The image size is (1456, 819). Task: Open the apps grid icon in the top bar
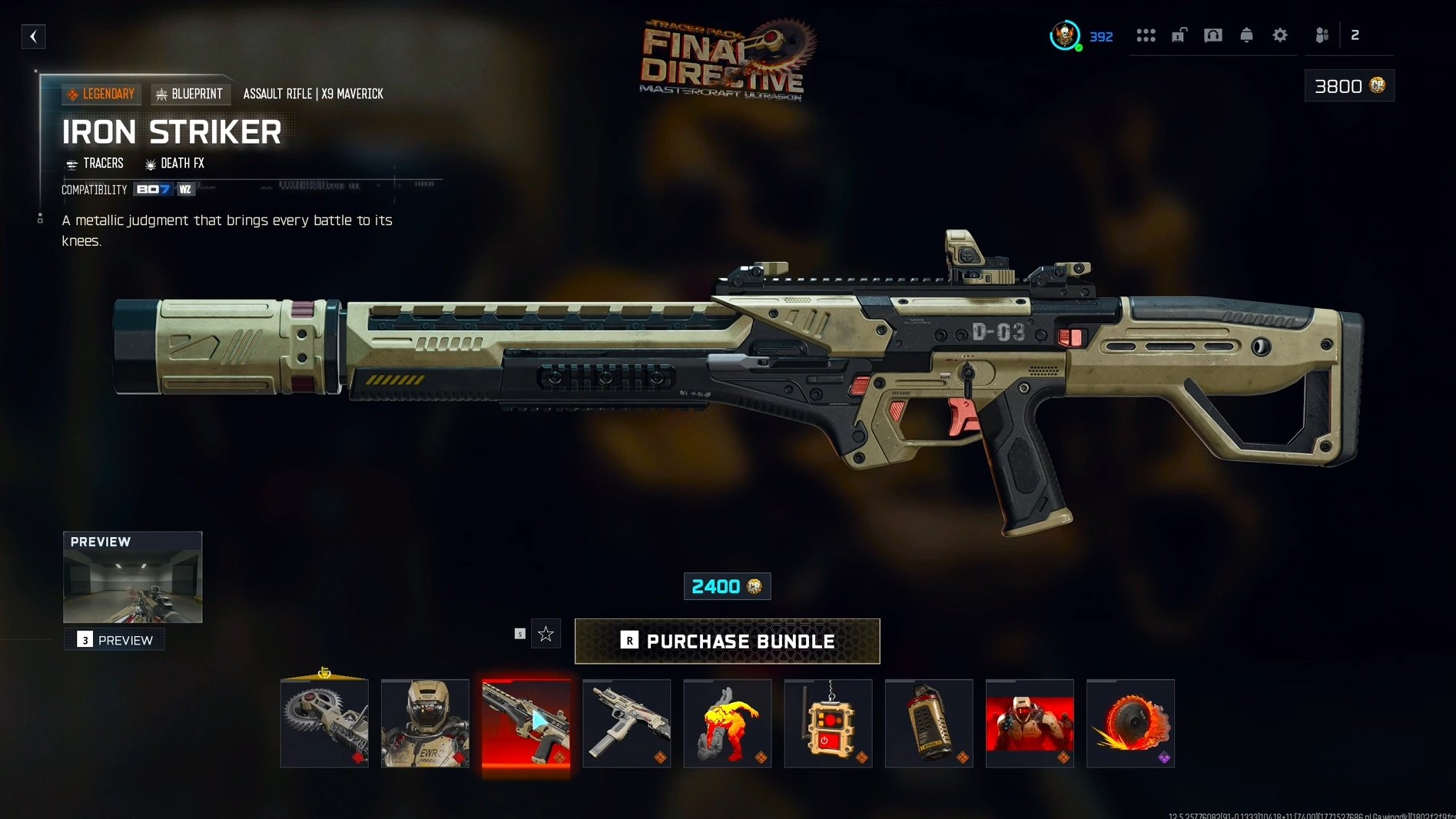(x=1146, y=35)
